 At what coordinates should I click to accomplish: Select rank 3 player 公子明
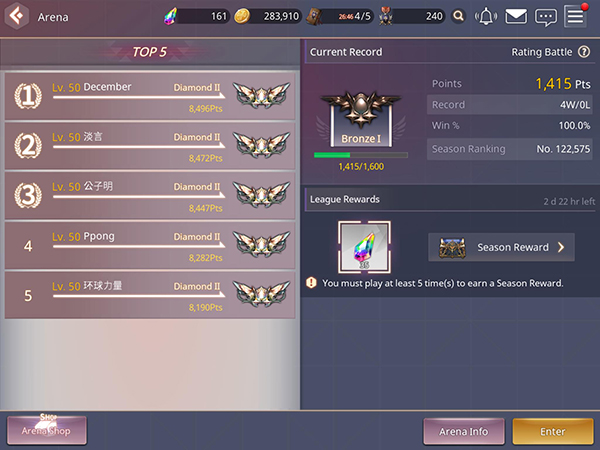click(x=150, y=195)
